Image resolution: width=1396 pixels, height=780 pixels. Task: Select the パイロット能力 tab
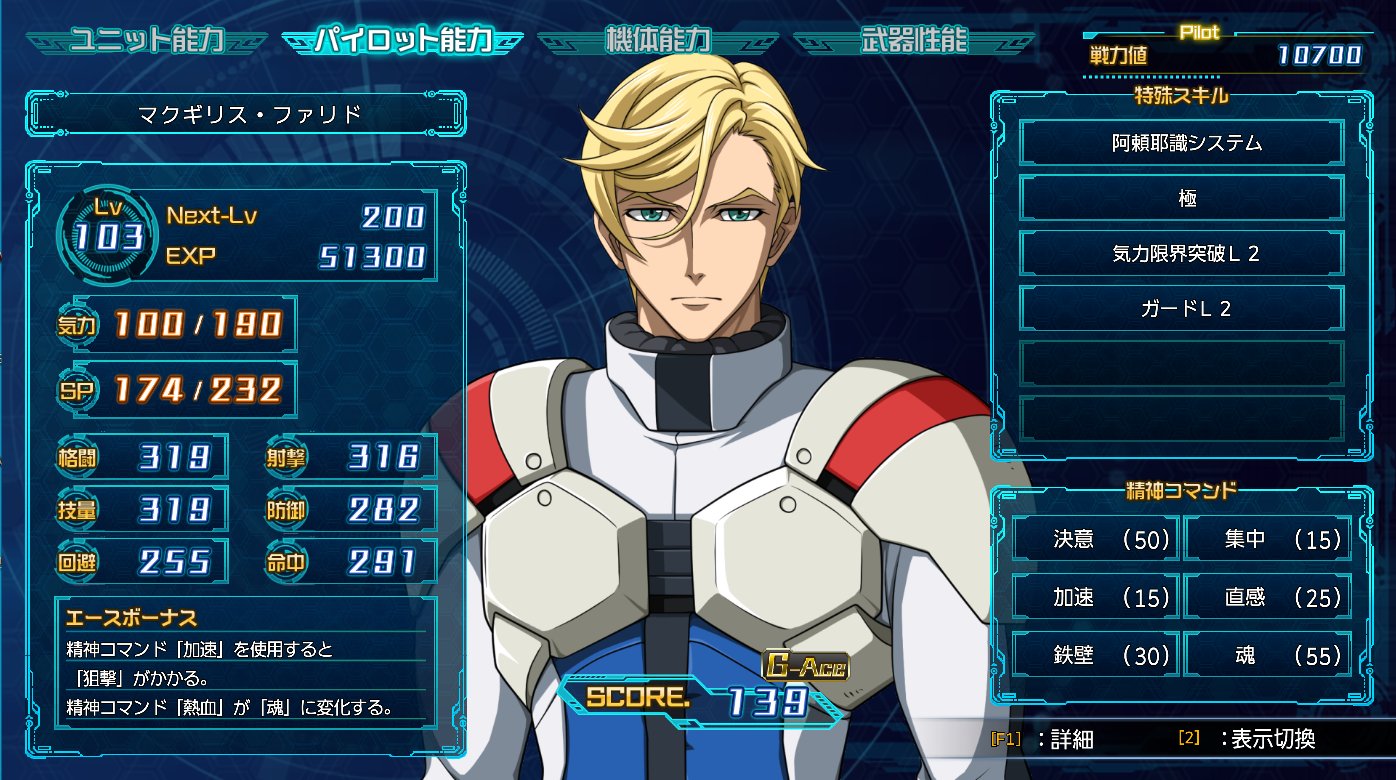pyautogui.click(x=402, y=41)
